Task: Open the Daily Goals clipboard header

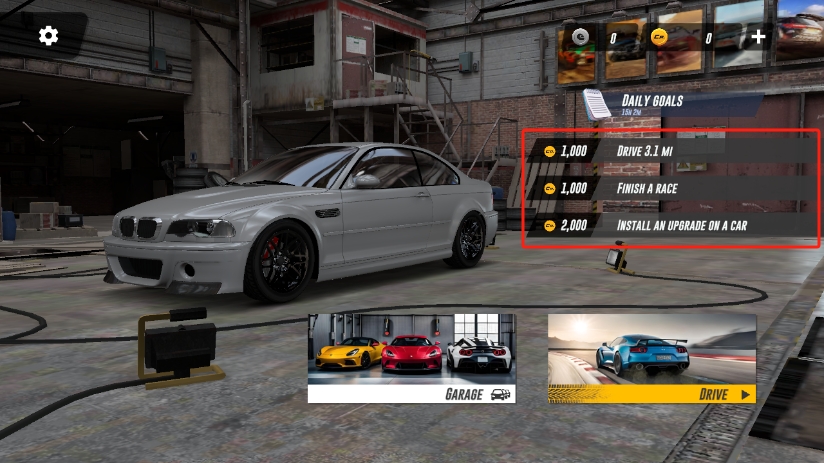Action: point(640,102)
